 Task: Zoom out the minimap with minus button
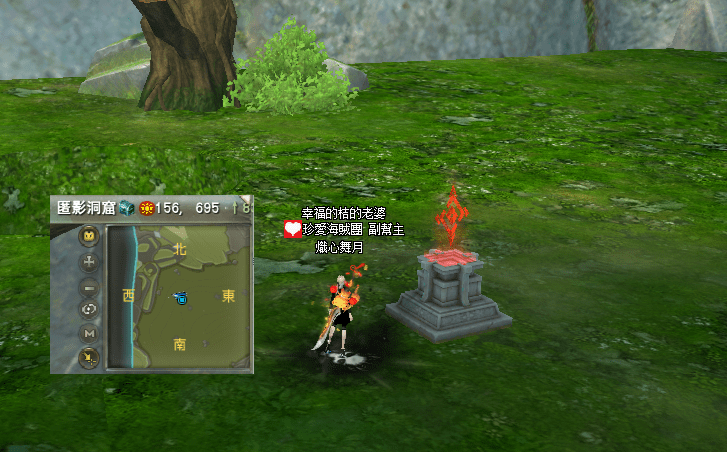89,287
